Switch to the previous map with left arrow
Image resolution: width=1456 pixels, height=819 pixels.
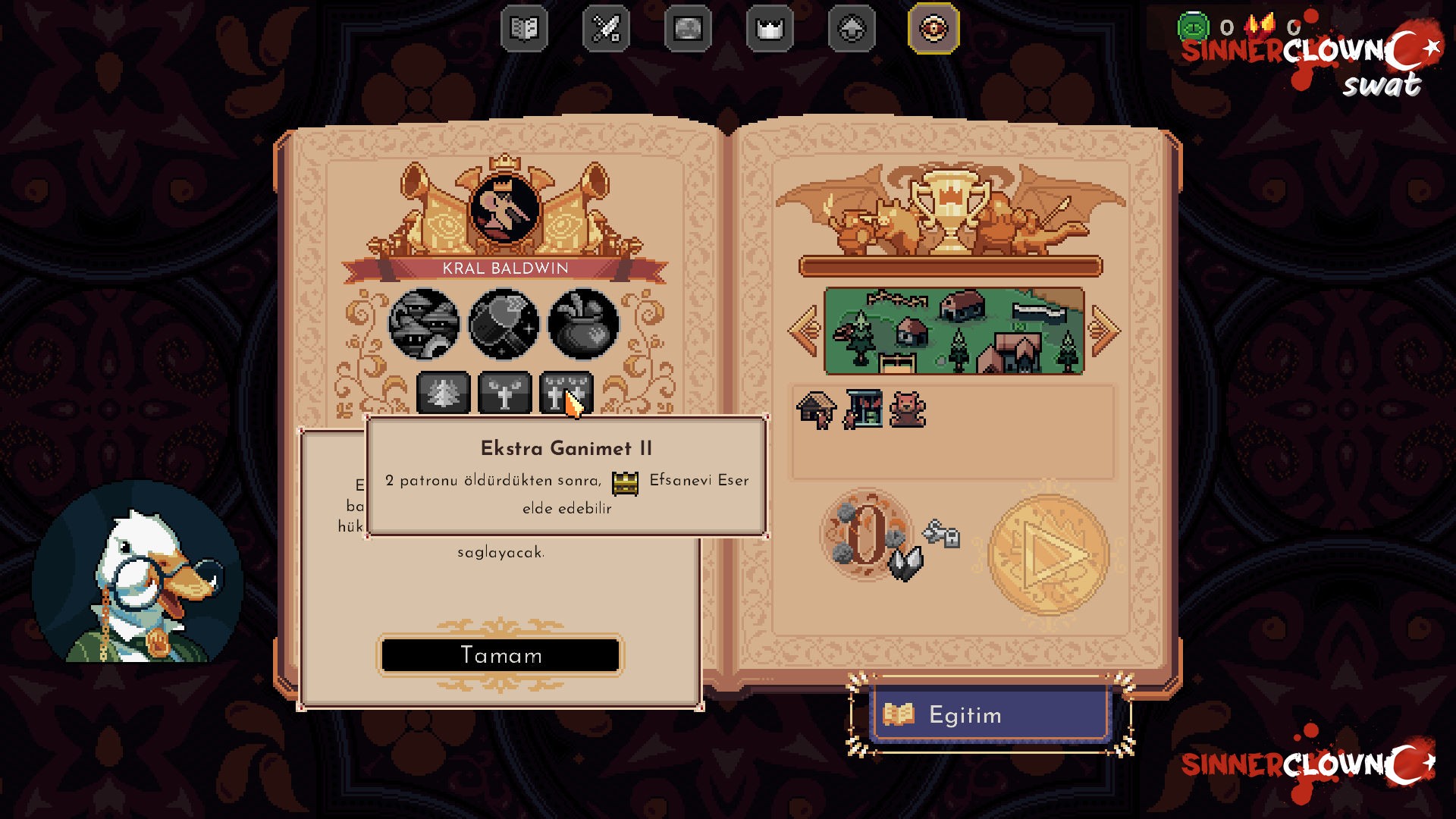click(x=804, y=331)
